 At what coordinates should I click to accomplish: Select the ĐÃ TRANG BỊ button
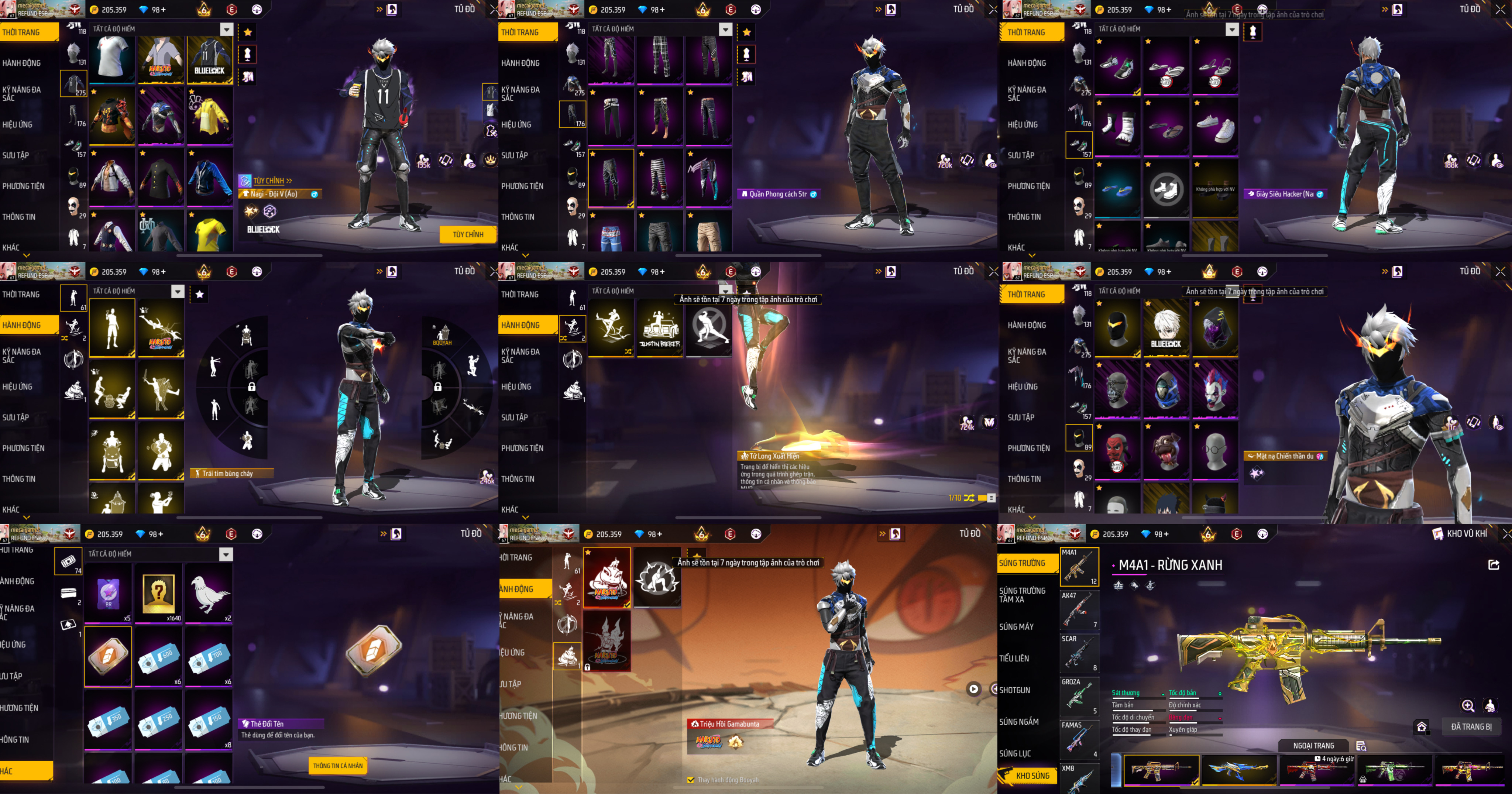1471,726
